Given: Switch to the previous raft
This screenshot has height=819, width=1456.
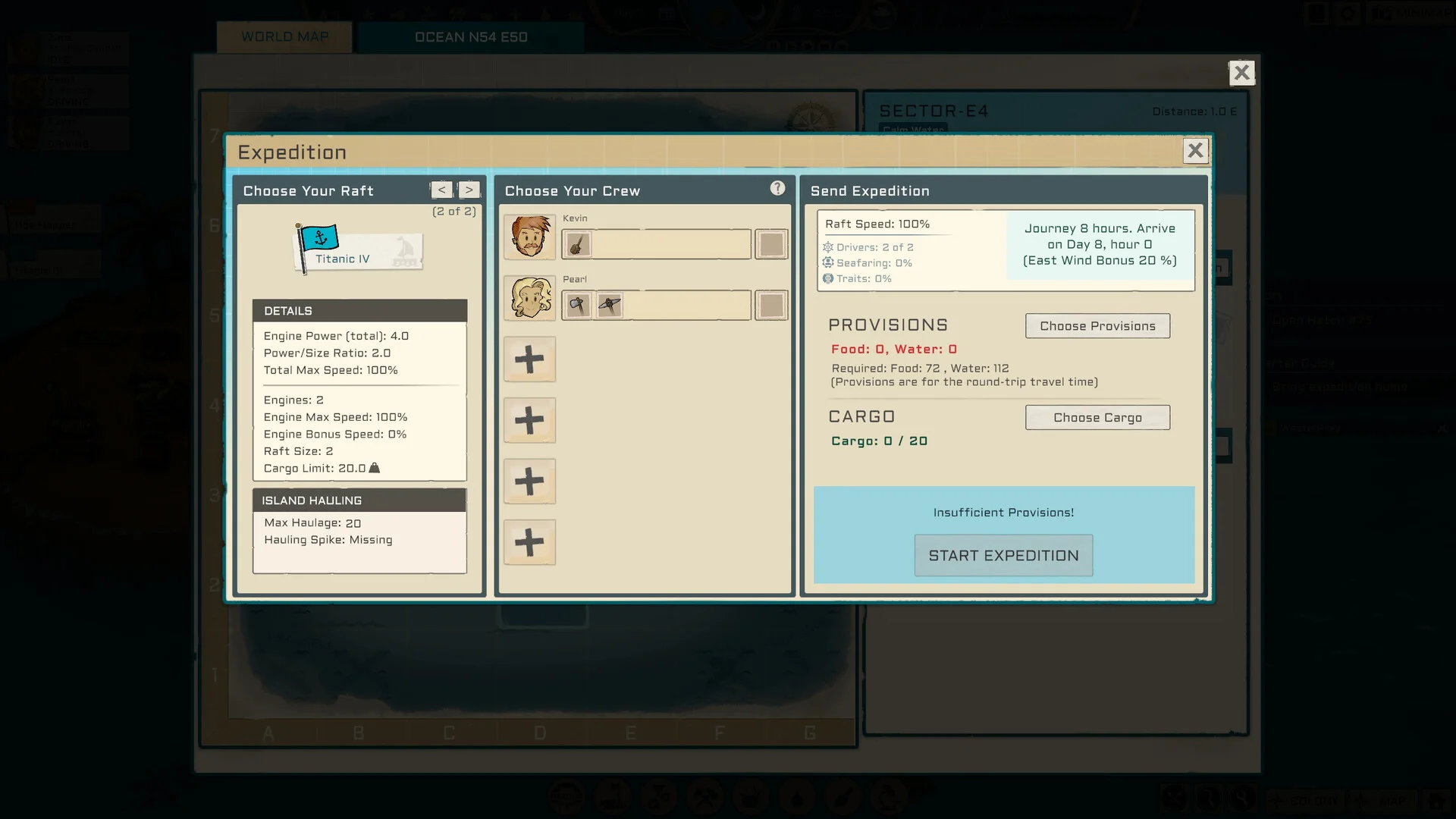Looking at the screenshot, I should (x=441, y=190).
